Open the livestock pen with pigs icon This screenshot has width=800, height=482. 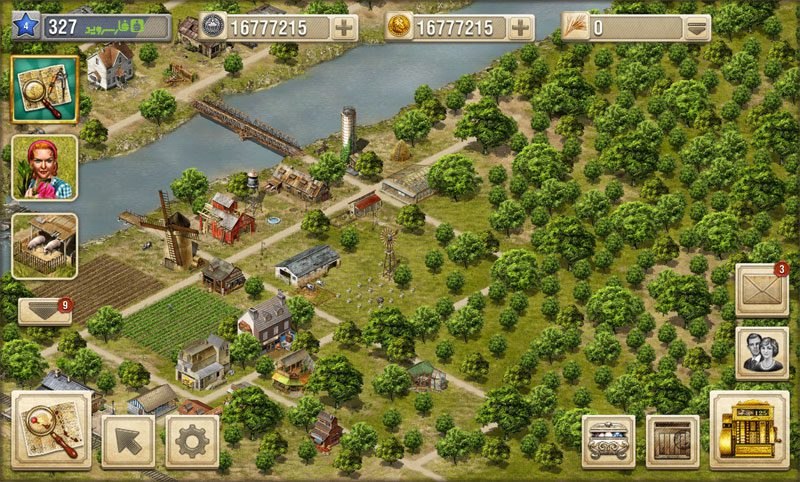coord(45,245)
